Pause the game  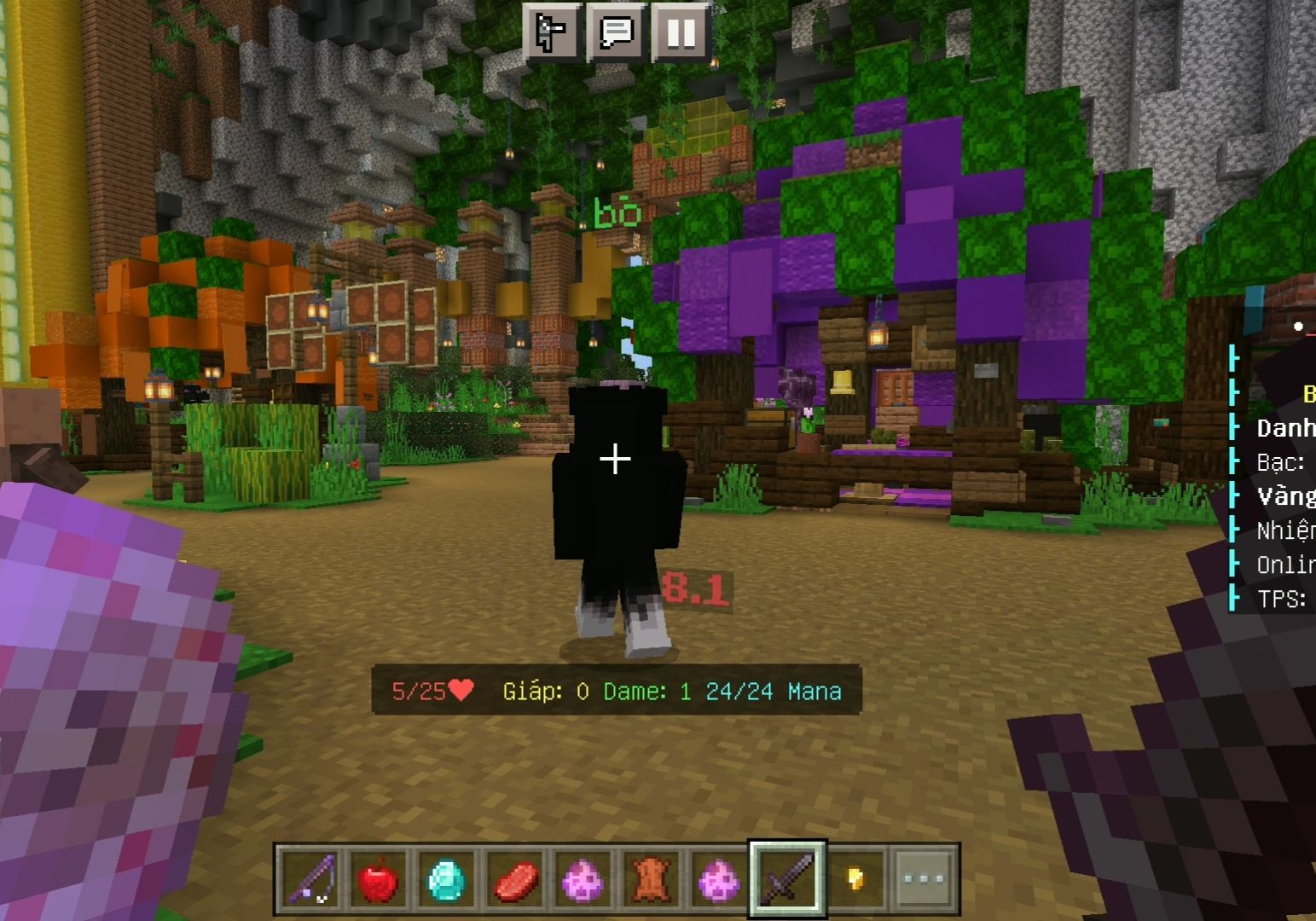coord(681,32)
